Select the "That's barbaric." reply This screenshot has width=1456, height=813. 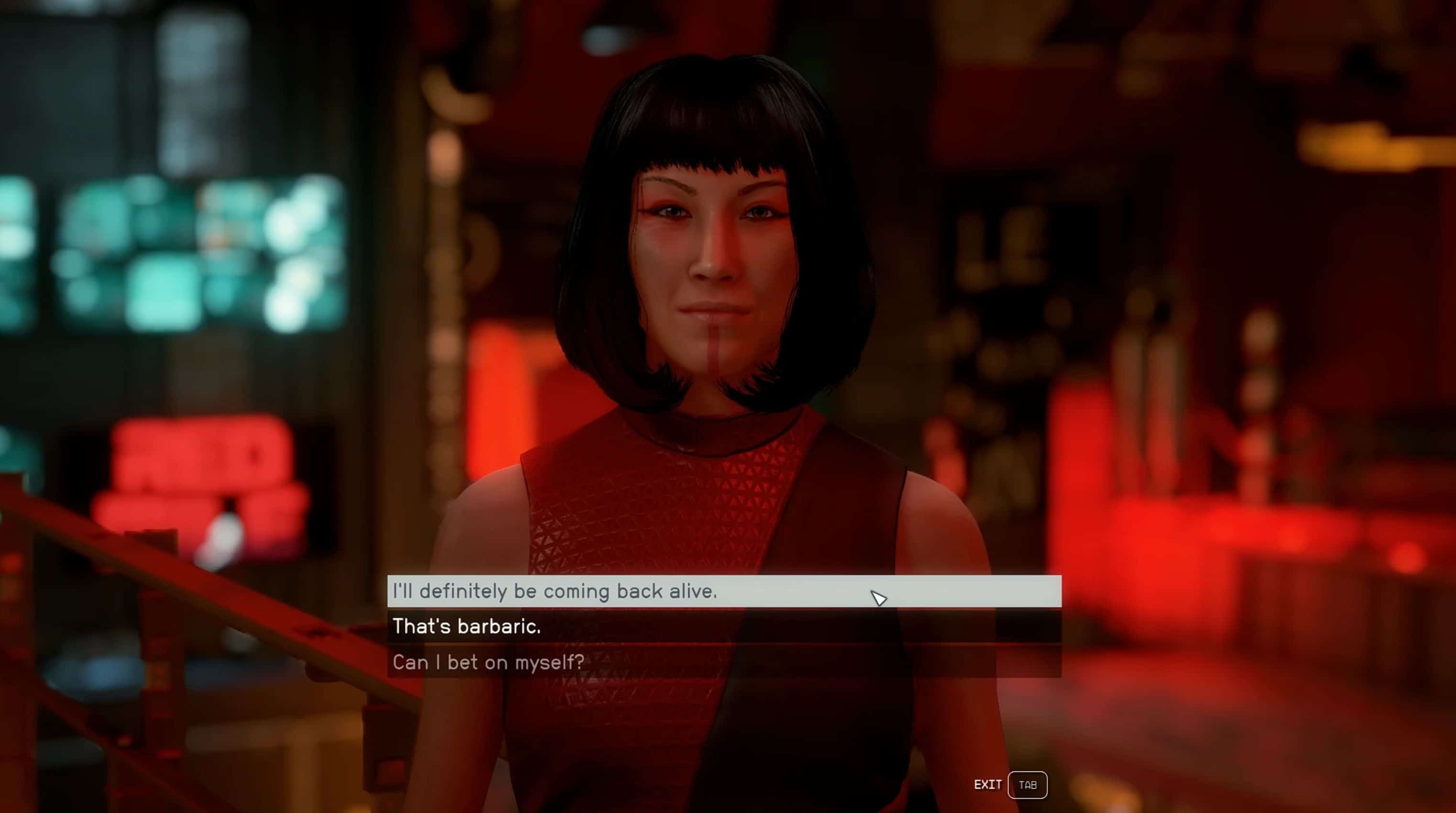coord(723,626)
